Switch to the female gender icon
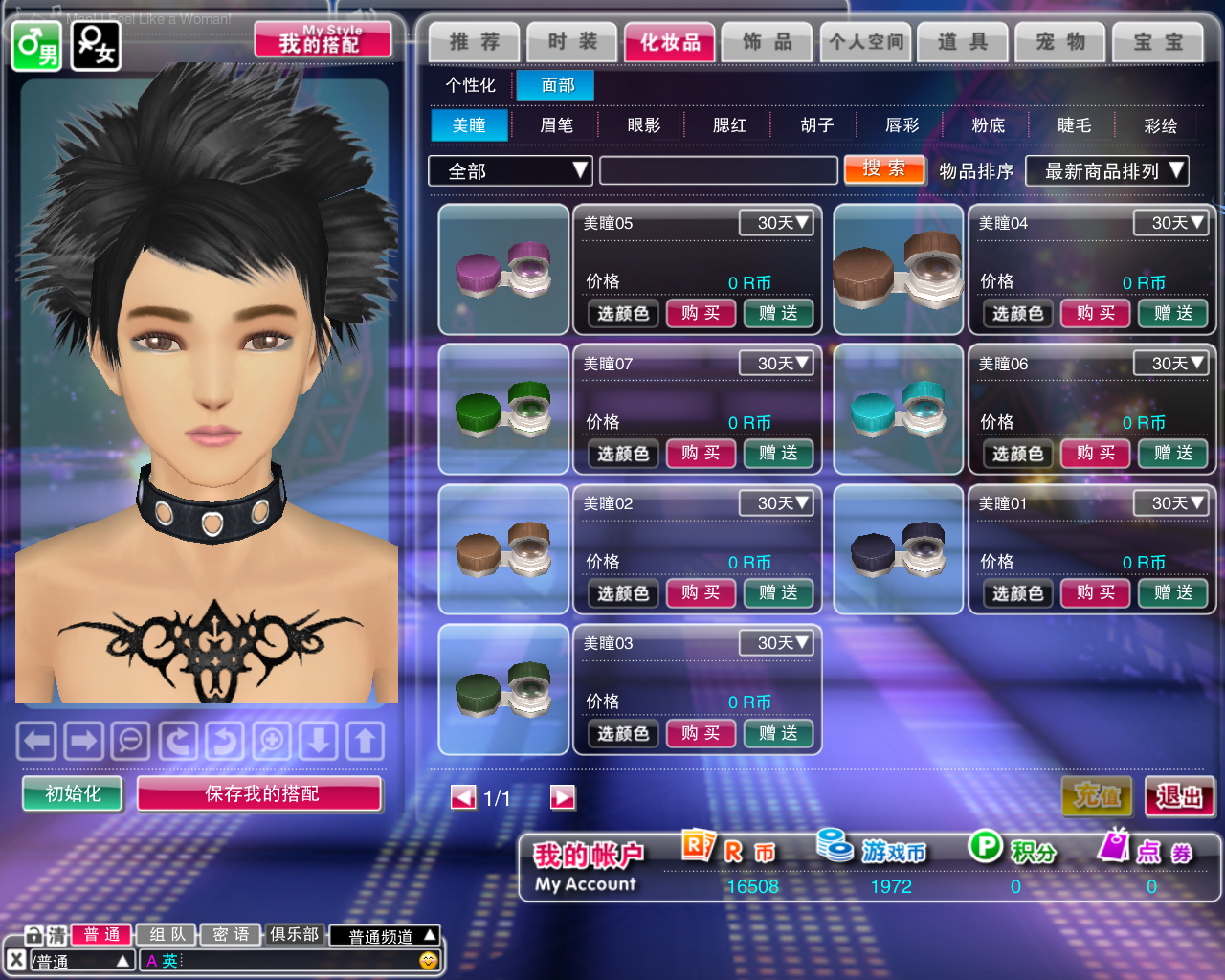The height and width of the screenshot is (980, 1225). click(96, 45)
